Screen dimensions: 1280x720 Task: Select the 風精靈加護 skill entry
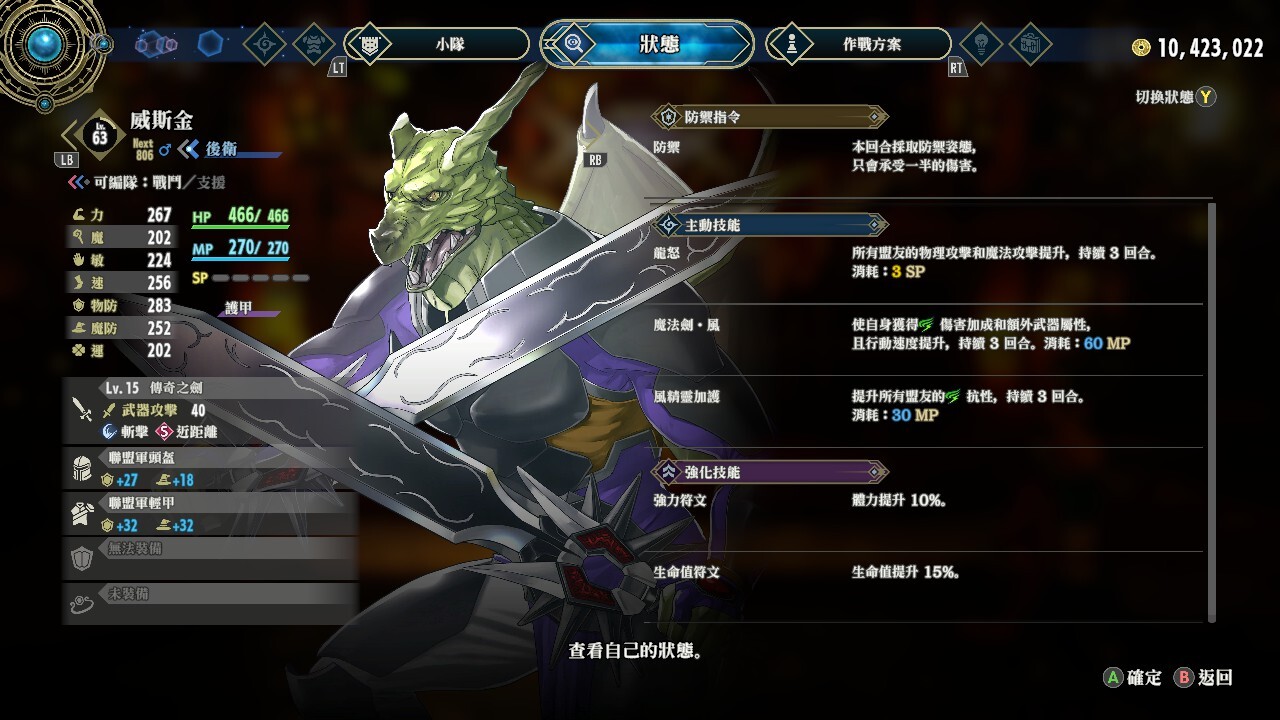tap(925, 406)
